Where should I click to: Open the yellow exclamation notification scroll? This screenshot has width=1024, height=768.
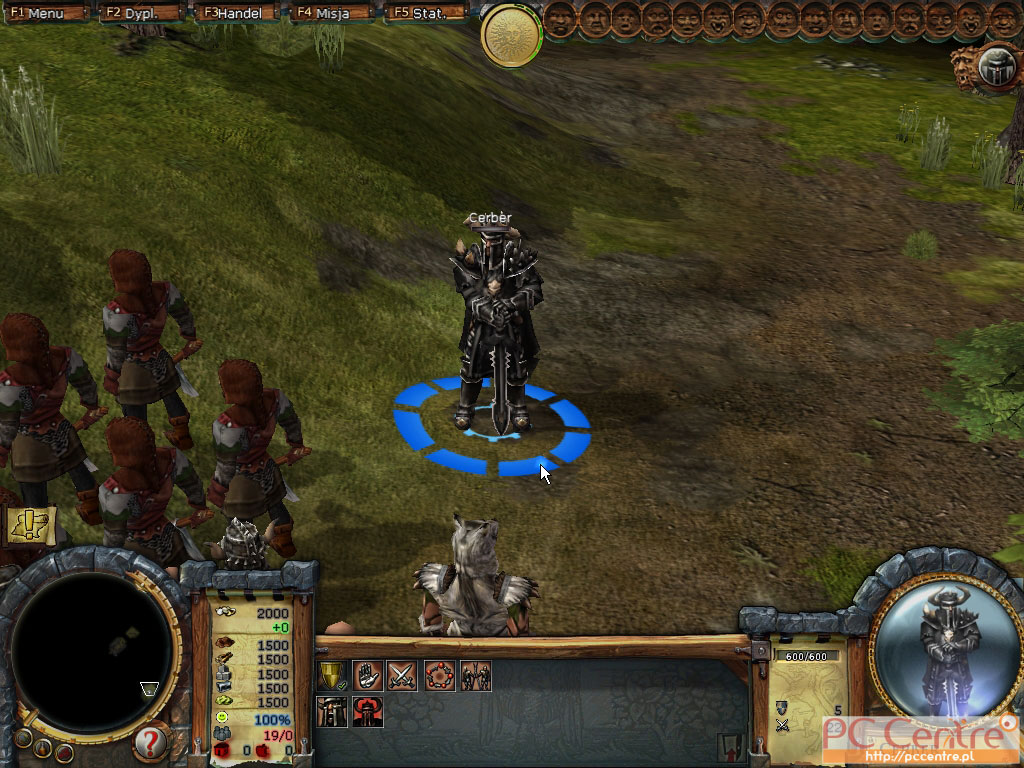30,524
